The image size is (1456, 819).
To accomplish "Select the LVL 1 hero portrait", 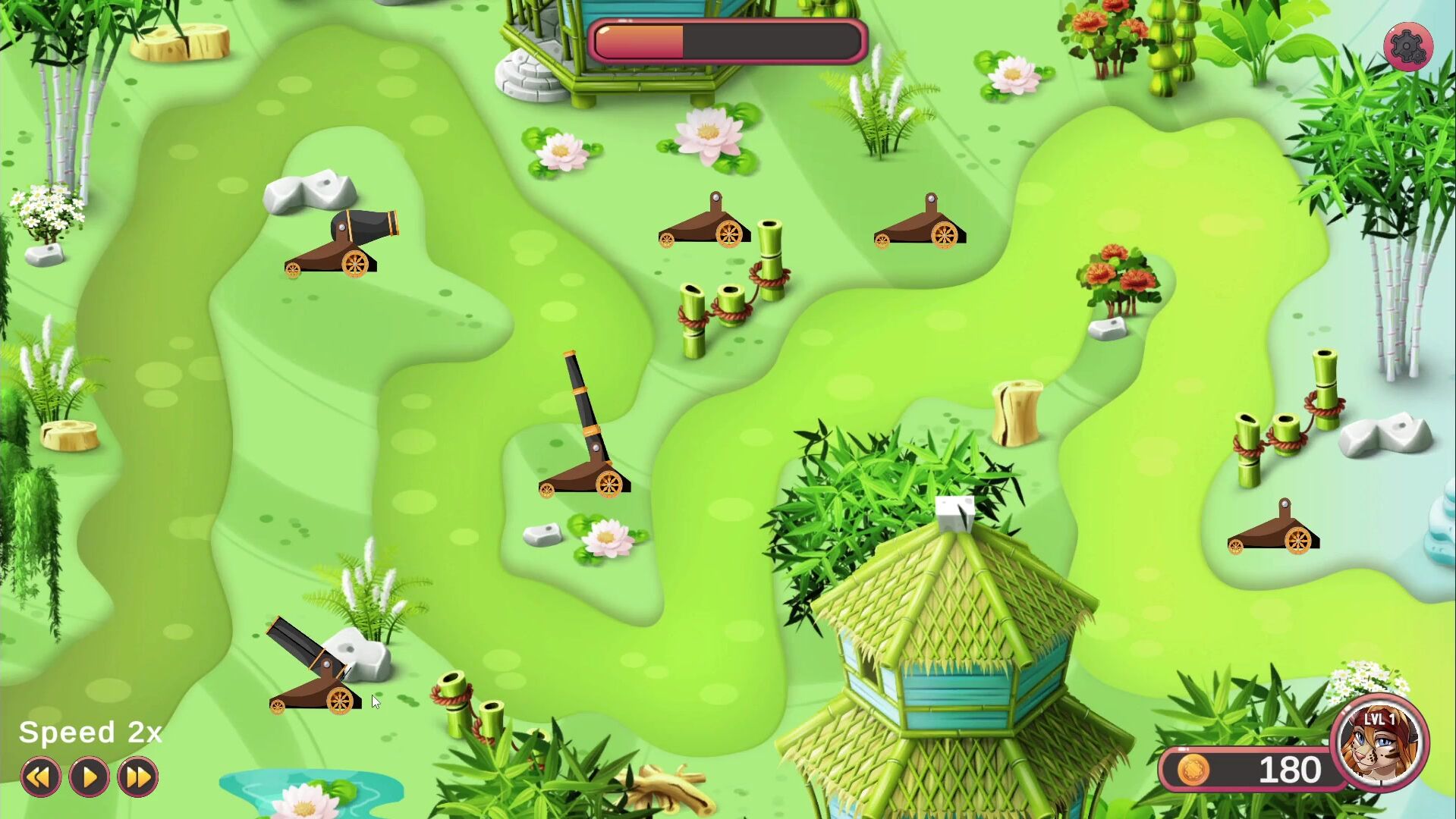I will [1379, 743].
